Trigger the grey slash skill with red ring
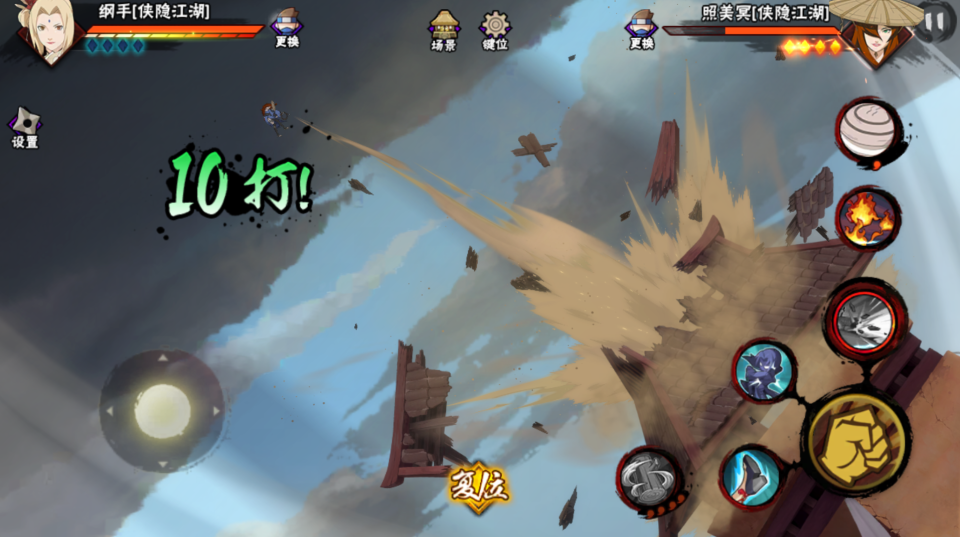 pos(866,319)
